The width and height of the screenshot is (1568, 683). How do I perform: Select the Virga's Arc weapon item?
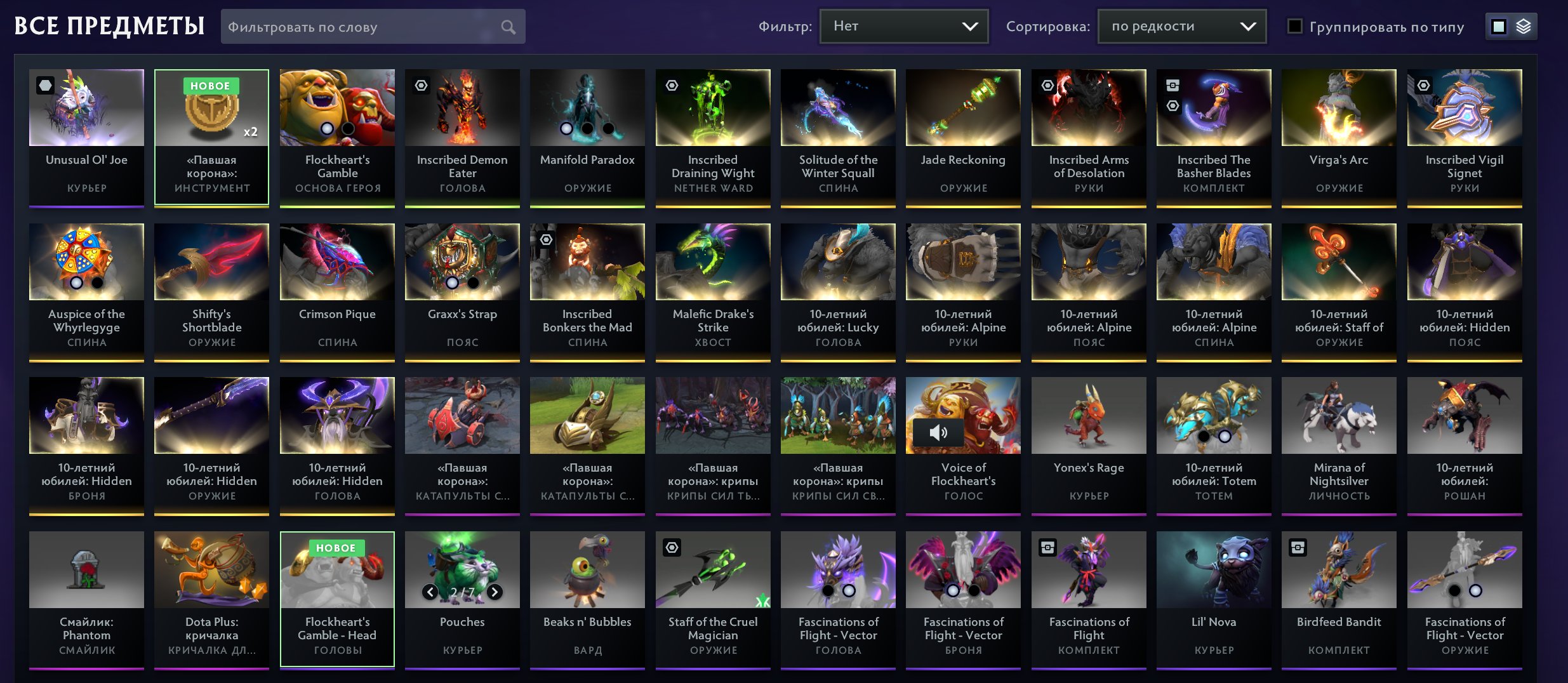coord(1339,138)
